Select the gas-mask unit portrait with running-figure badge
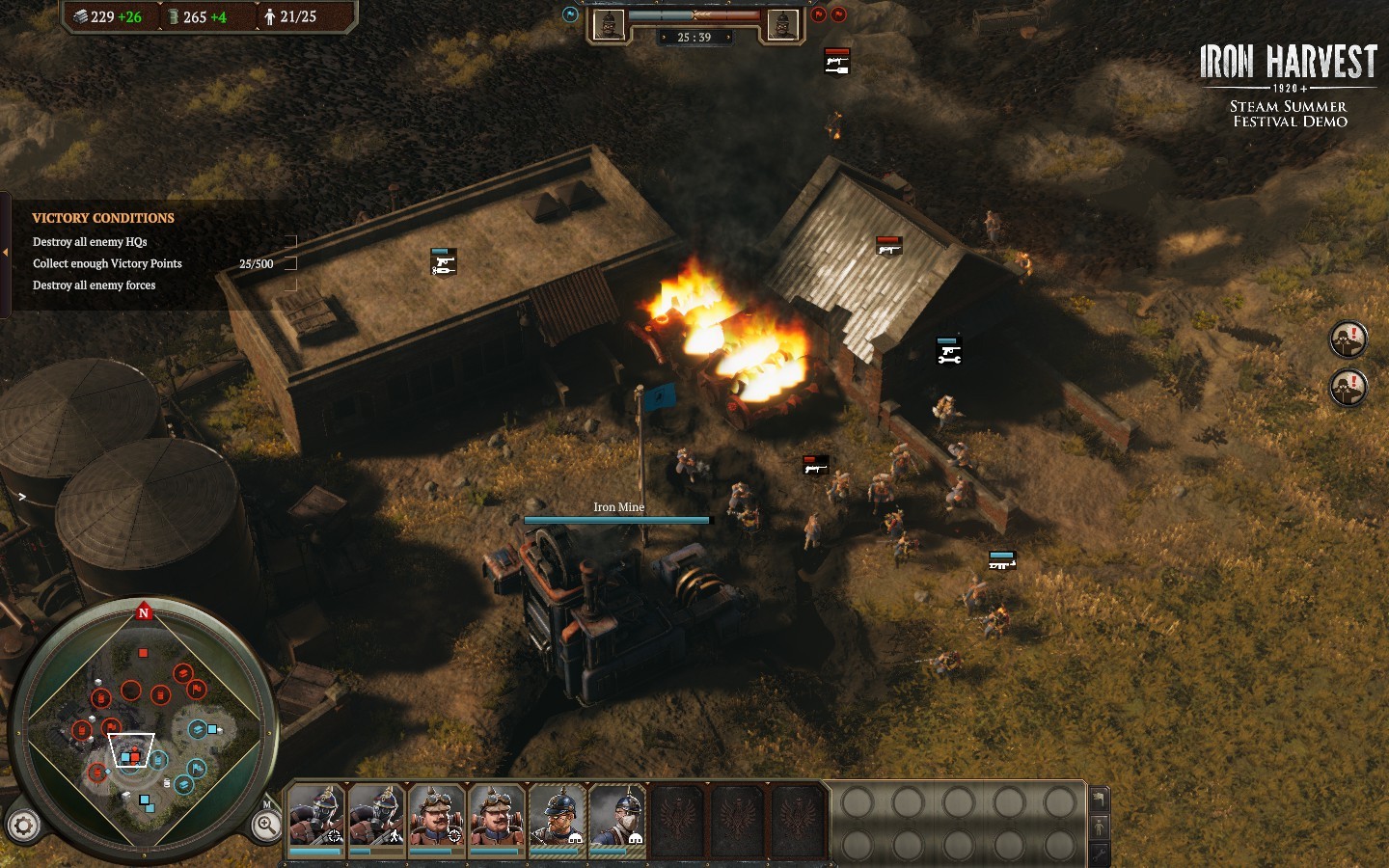1389x868 pixels. click(x=376, y=817)
